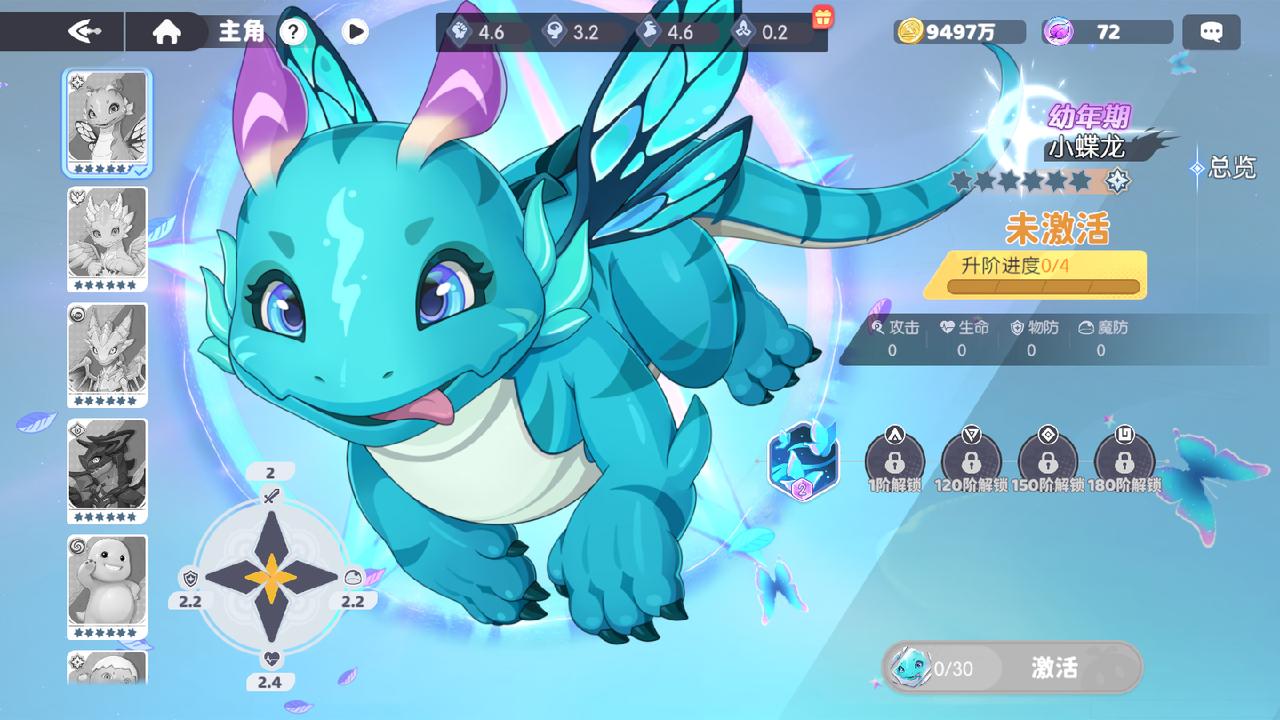The height and width of the screenshot is (720, 1280).
Task: Inspect the skill locked until 1阶
Action: coord(894,459)
